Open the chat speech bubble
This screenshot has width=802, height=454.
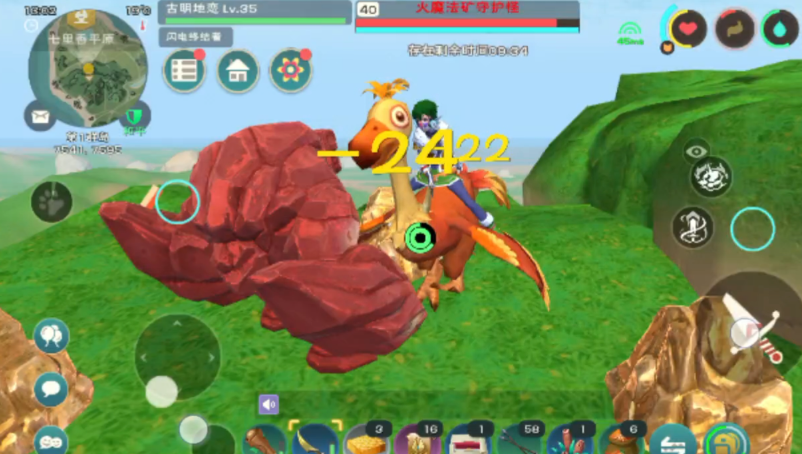point(50,389)
